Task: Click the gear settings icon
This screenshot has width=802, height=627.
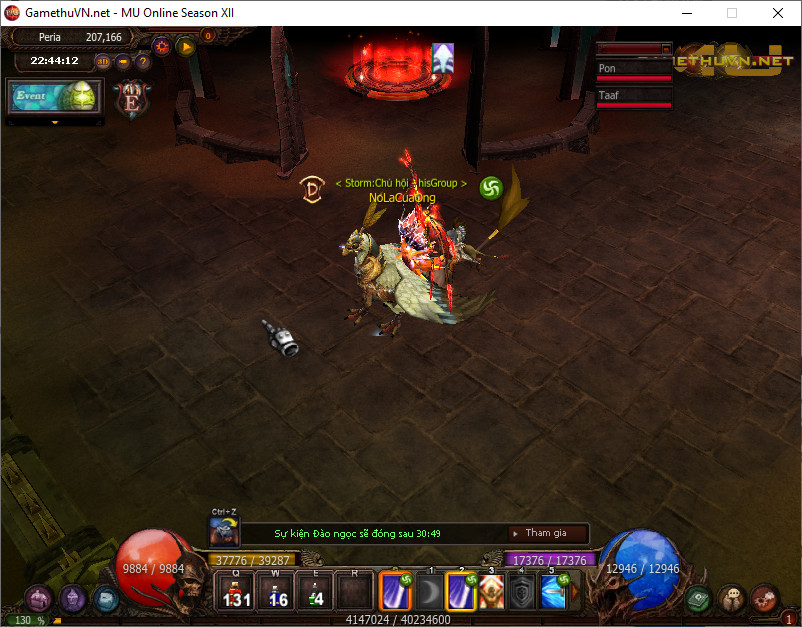Action: pyautogui.click(x=162, y=46)
